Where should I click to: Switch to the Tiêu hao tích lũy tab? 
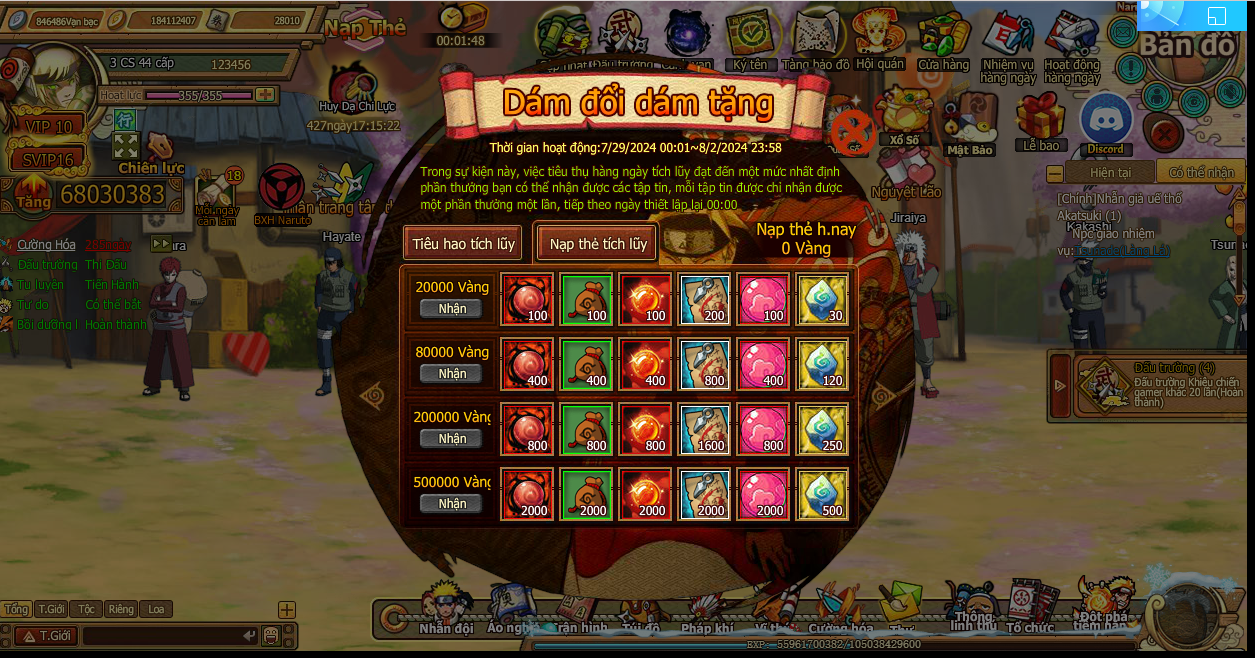pyautogui.click(x=463, y=243)
